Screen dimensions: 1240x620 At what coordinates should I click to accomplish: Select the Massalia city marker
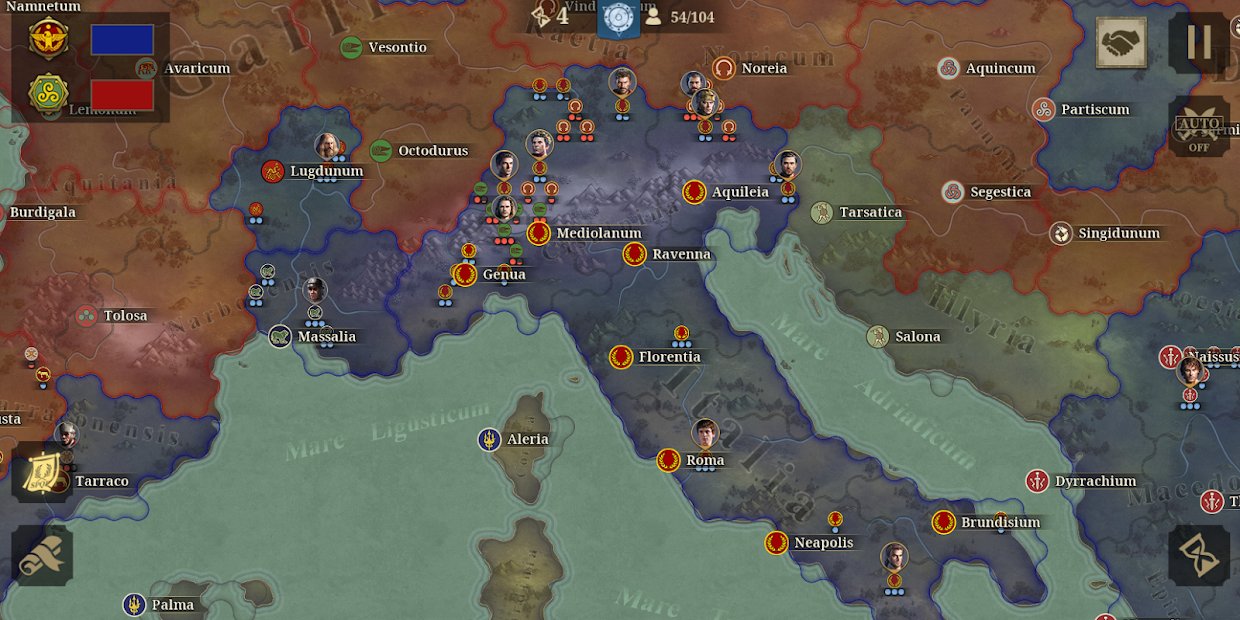coord(280,336)
